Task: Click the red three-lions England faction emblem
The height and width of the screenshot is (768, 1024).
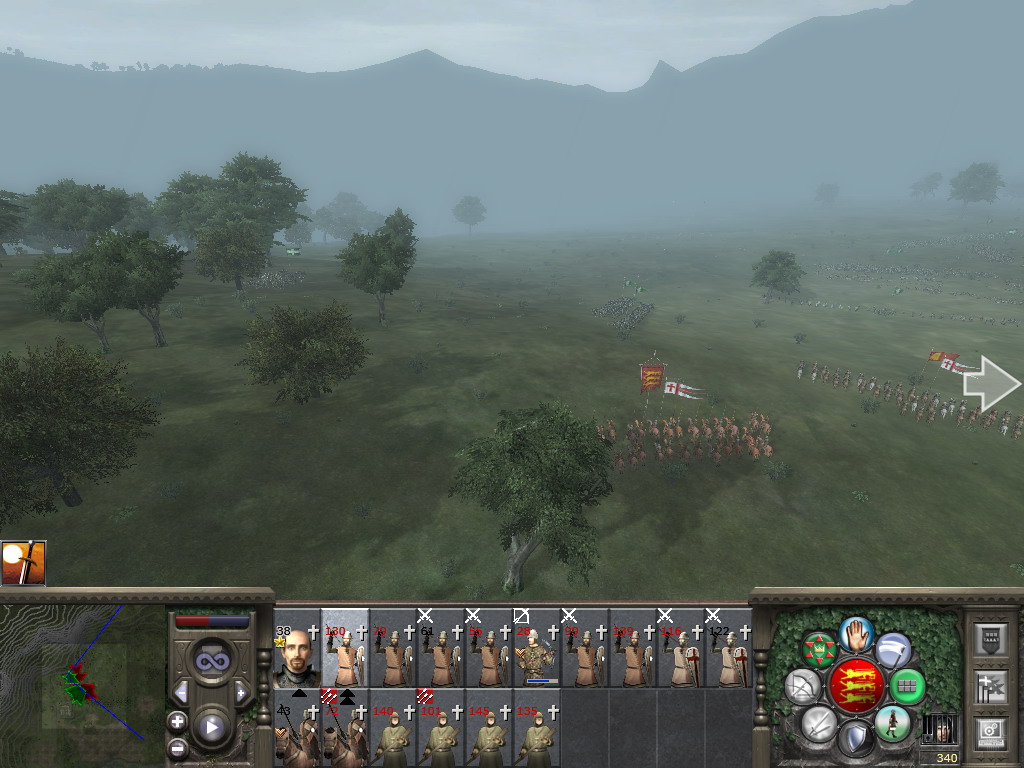Action: coord(855,686)
